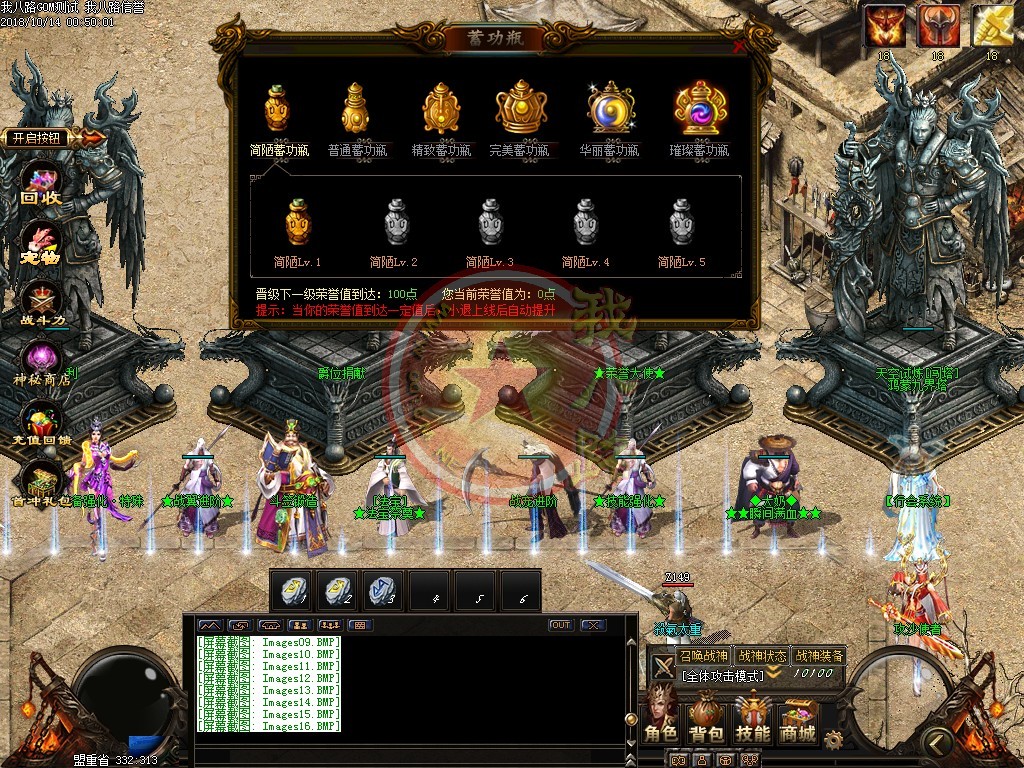Screen dimensions: 1024x768
Task: Open the 回收 recycle icon
Action: 42,187
